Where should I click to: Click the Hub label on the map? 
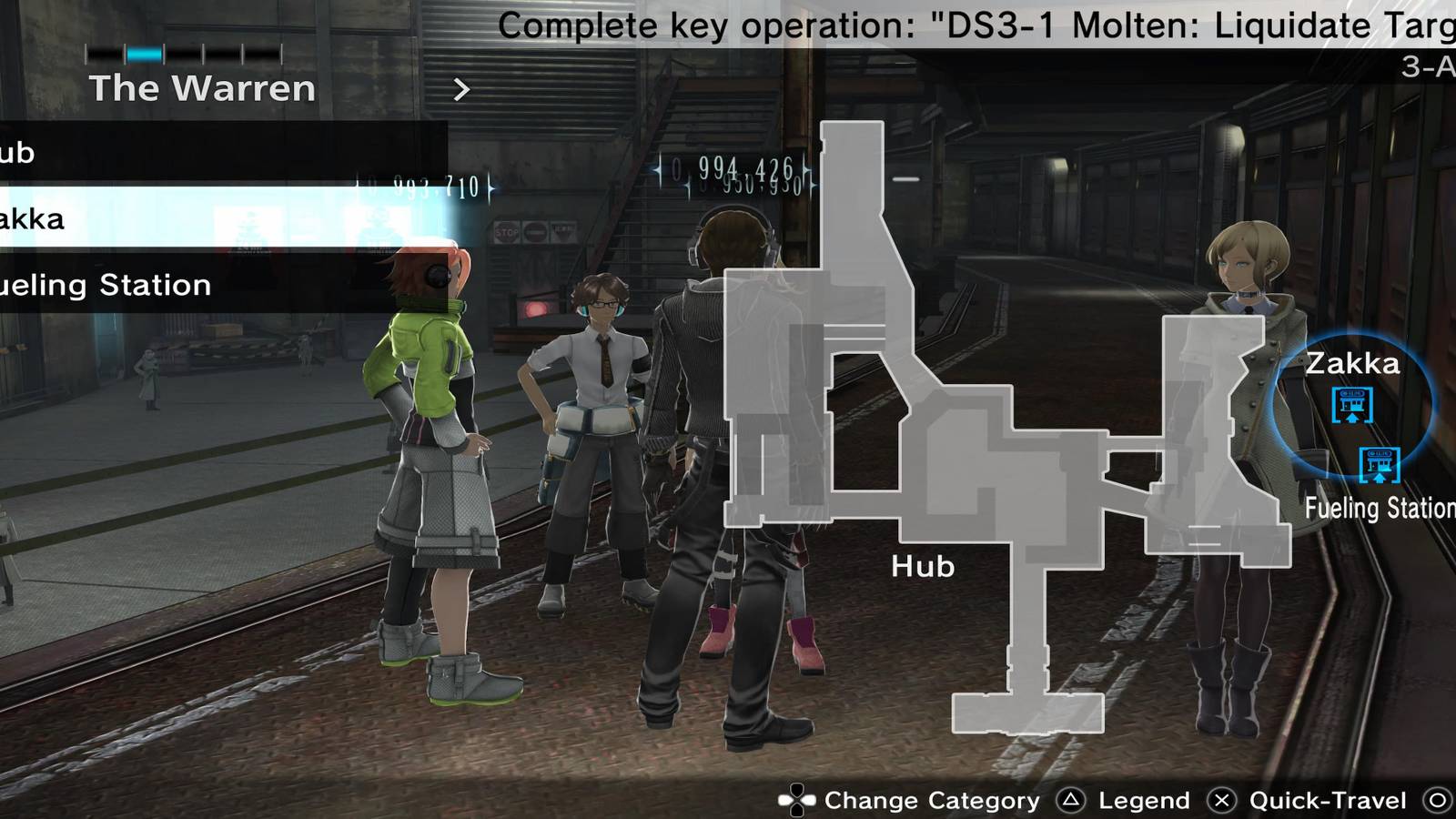pyautogui.click(x=922, y=566)
